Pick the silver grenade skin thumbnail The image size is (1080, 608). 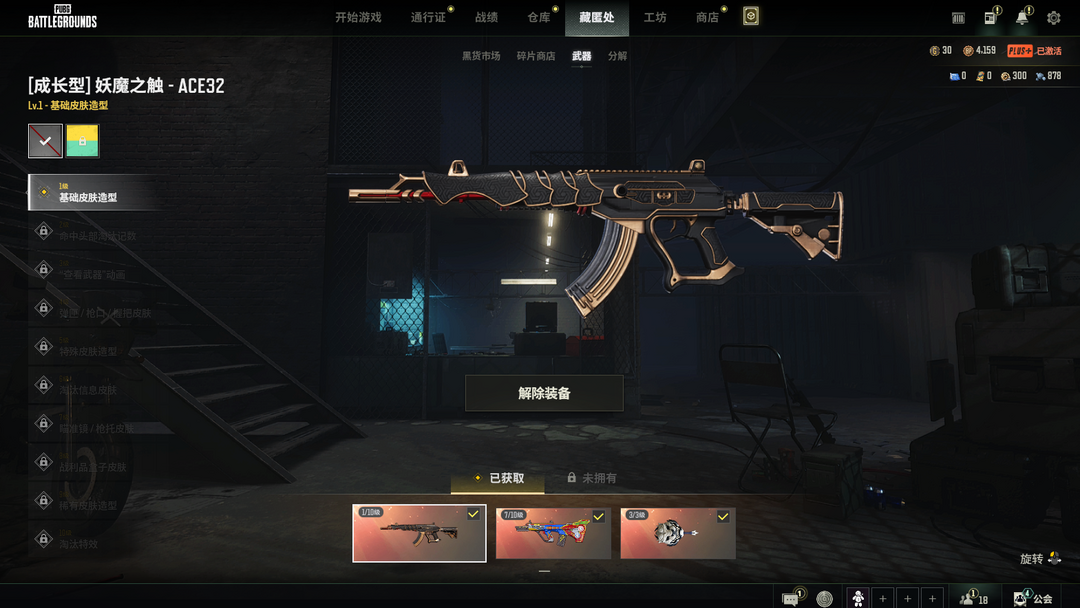[677, 533]
